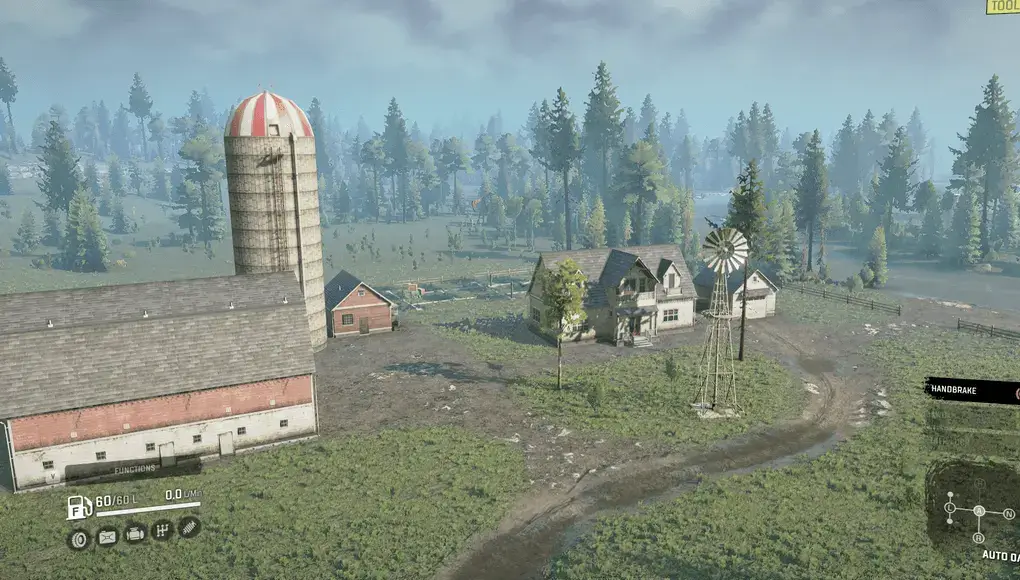
Task: Engage Reverse on the gear selector
Action: pyautogui.click(x=978, y=537)
